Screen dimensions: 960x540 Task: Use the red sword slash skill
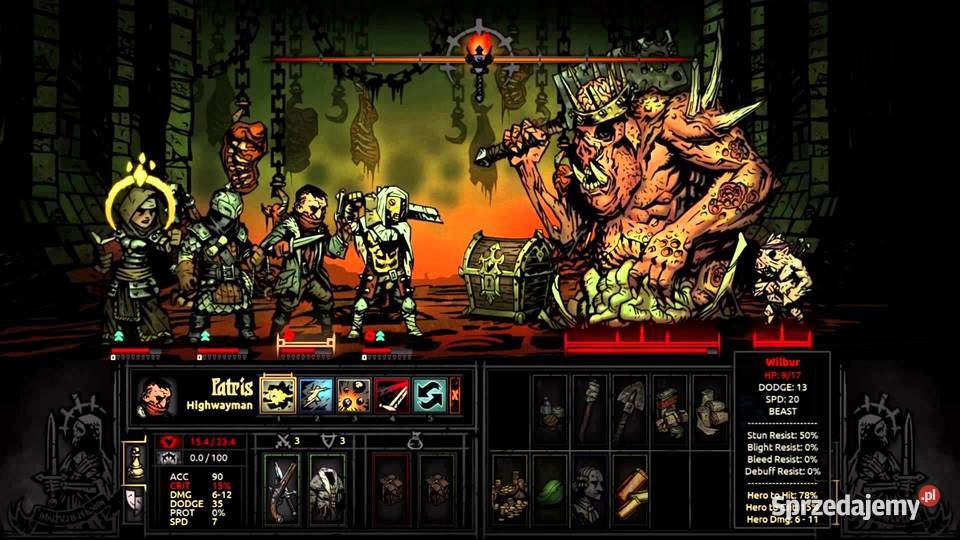(x=391, y=395)
